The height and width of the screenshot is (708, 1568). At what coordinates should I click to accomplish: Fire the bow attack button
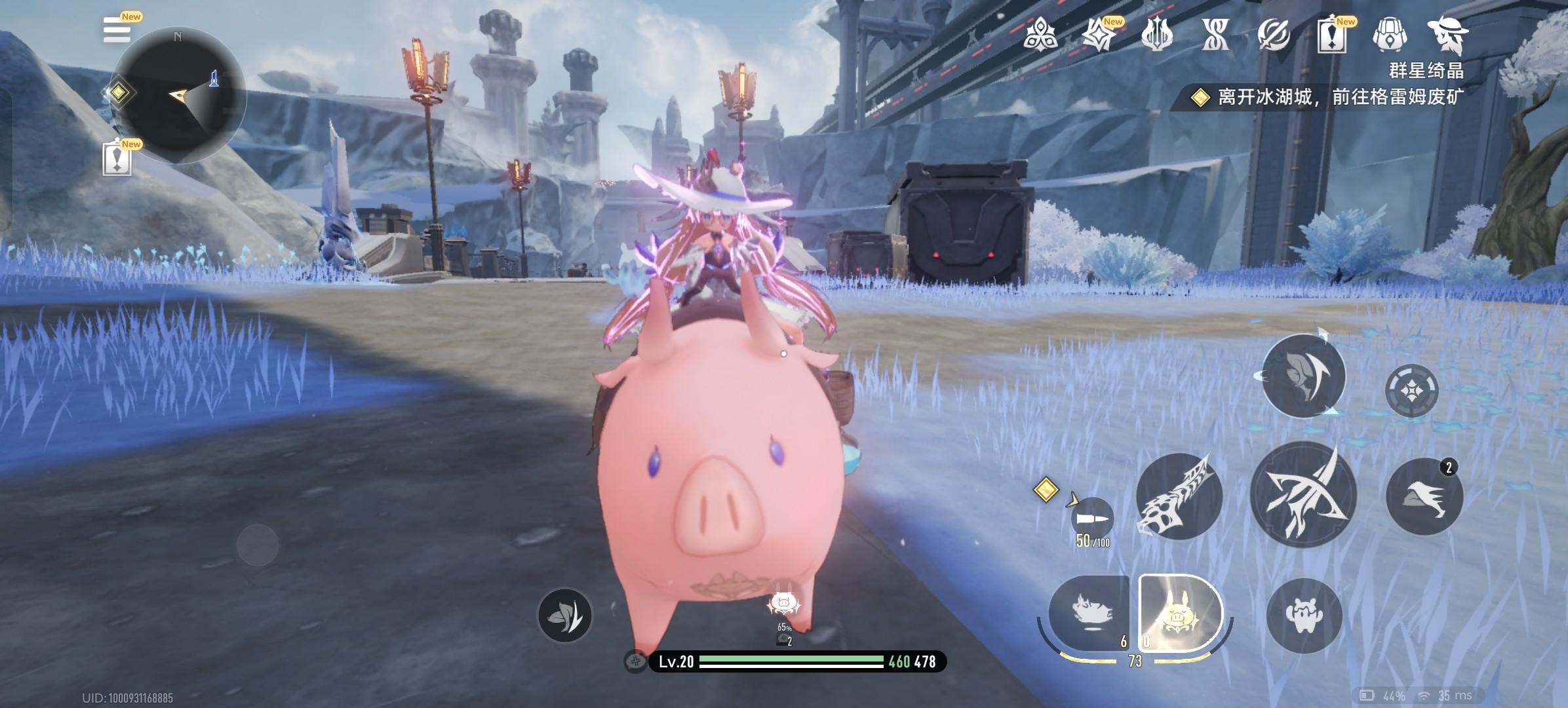(1303, 494)
